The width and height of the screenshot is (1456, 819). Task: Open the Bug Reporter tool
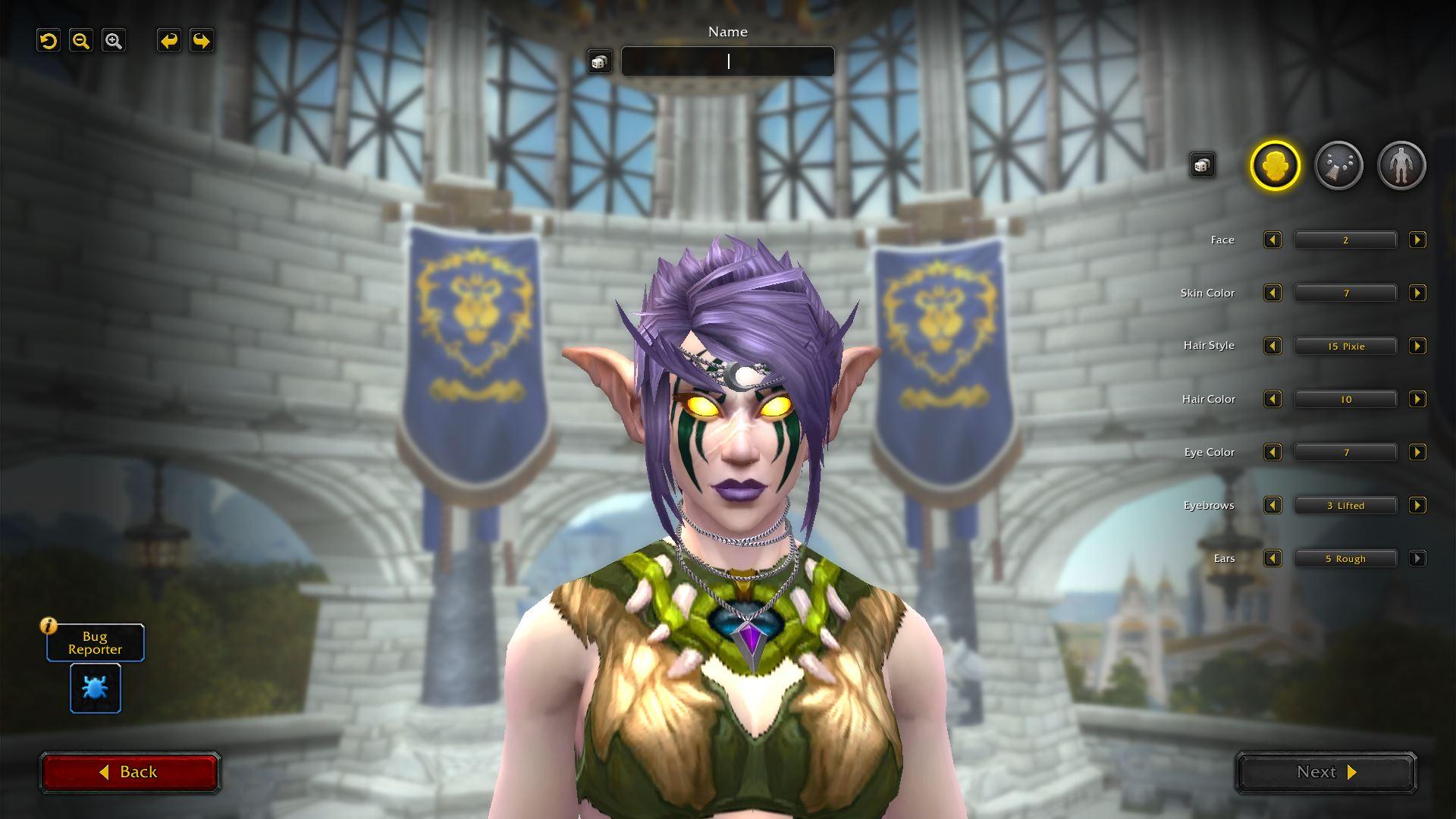[x=96, y=688]
